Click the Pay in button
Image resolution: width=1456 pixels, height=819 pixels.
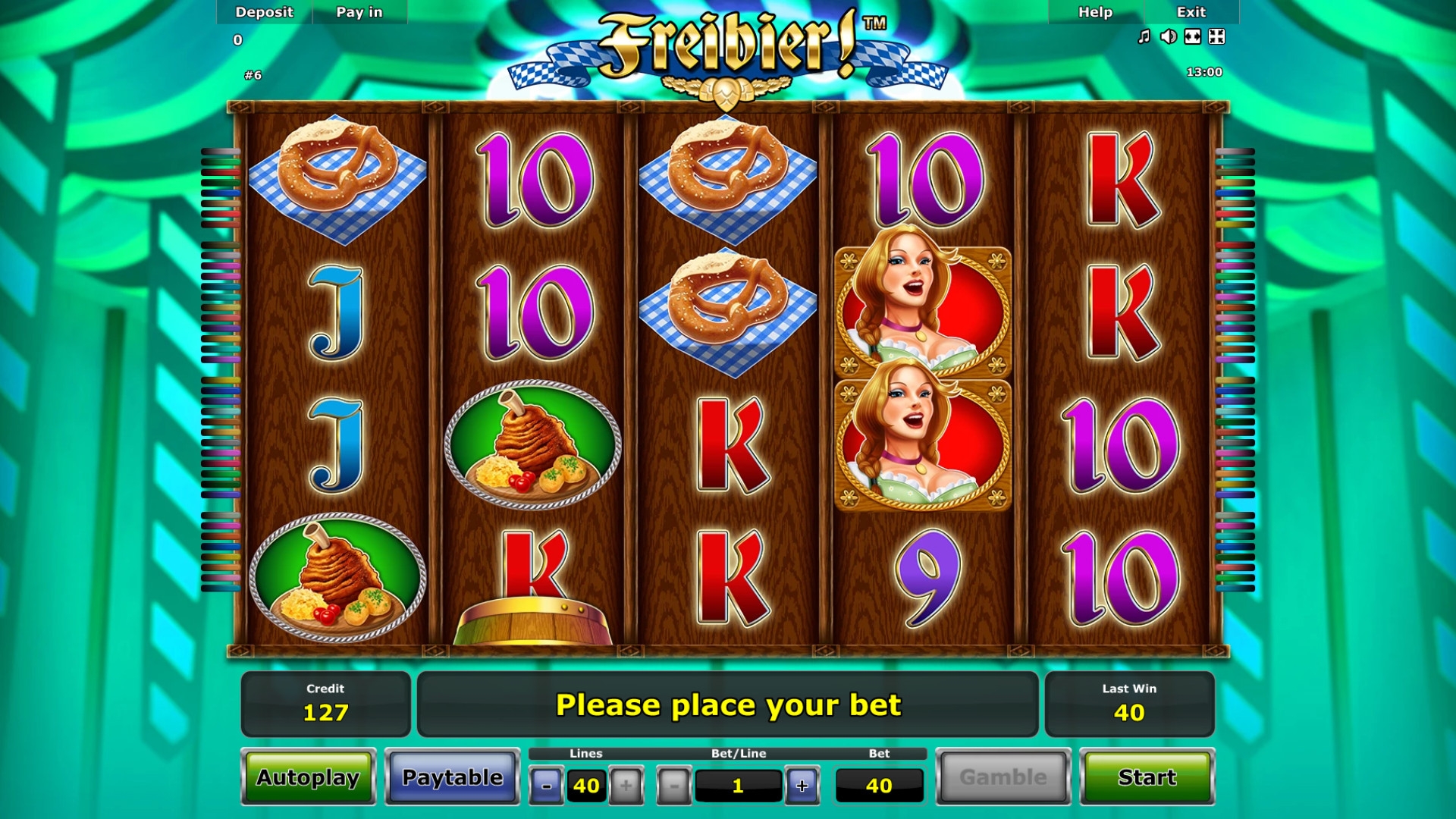point(359,12)
